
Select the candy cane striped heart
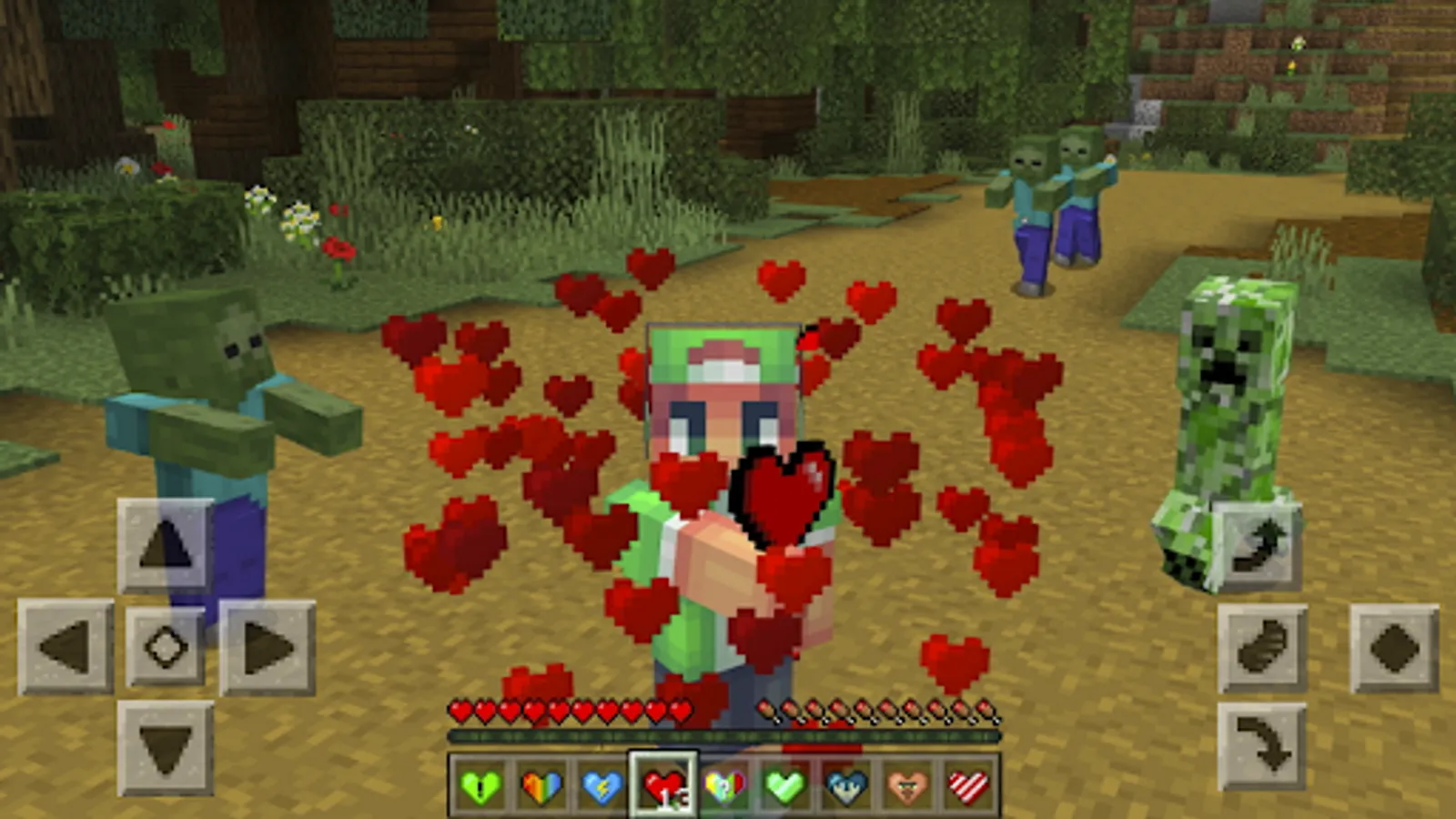967,784
